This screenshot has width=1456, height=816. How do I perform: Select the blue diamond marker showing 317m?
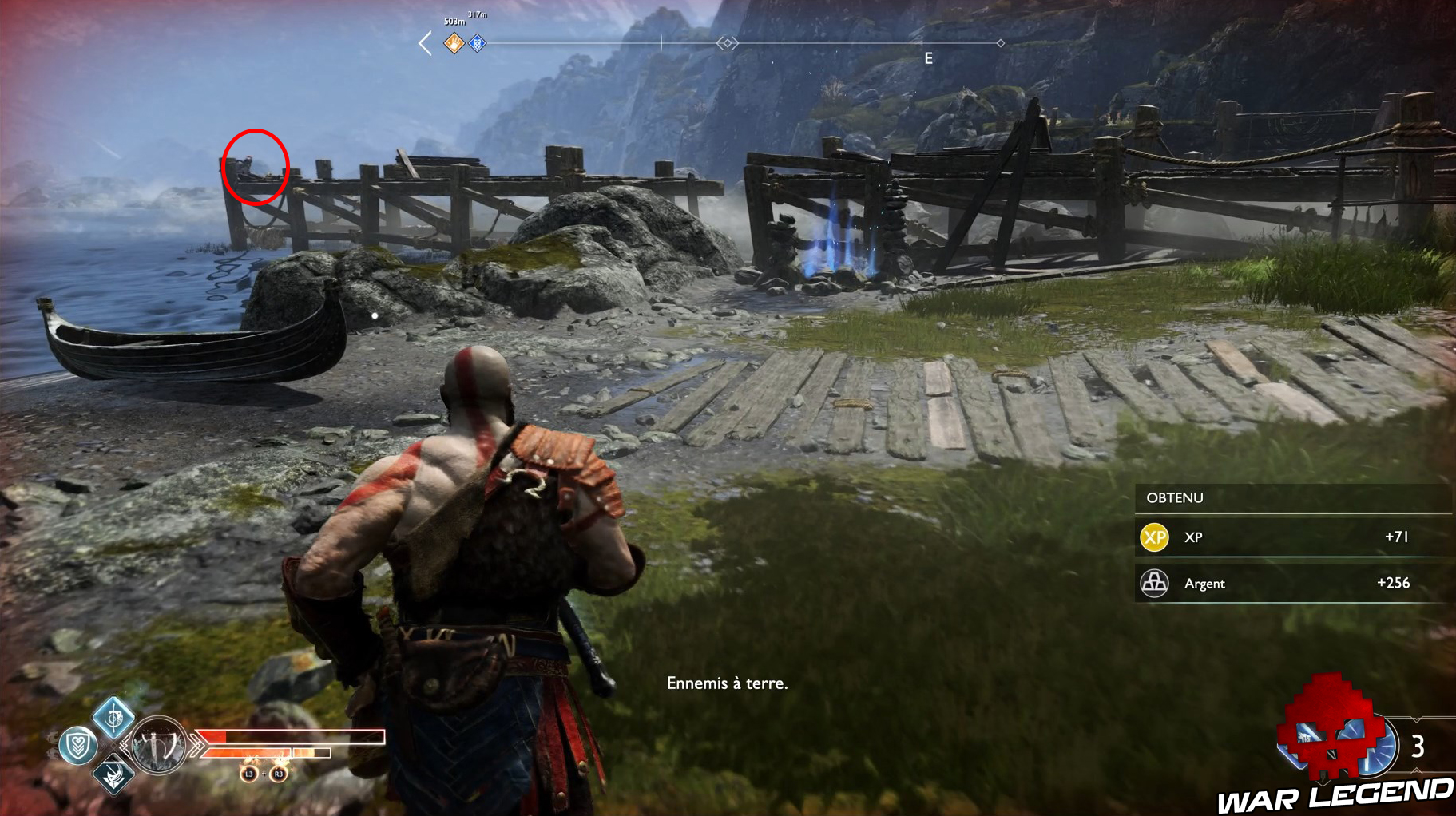[x=477, y=44]
